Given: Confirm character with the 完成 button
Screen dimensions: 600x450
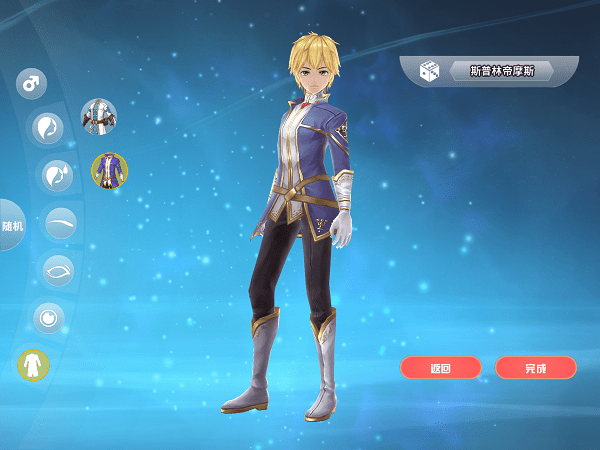Looking at the screenshot, I should pyautogui.click(x=536, y=368).
